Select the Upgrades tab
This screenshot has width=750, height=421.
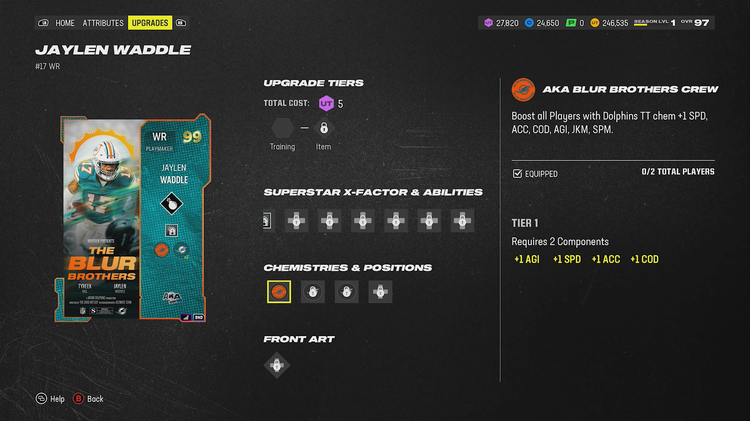click(150, 22)
